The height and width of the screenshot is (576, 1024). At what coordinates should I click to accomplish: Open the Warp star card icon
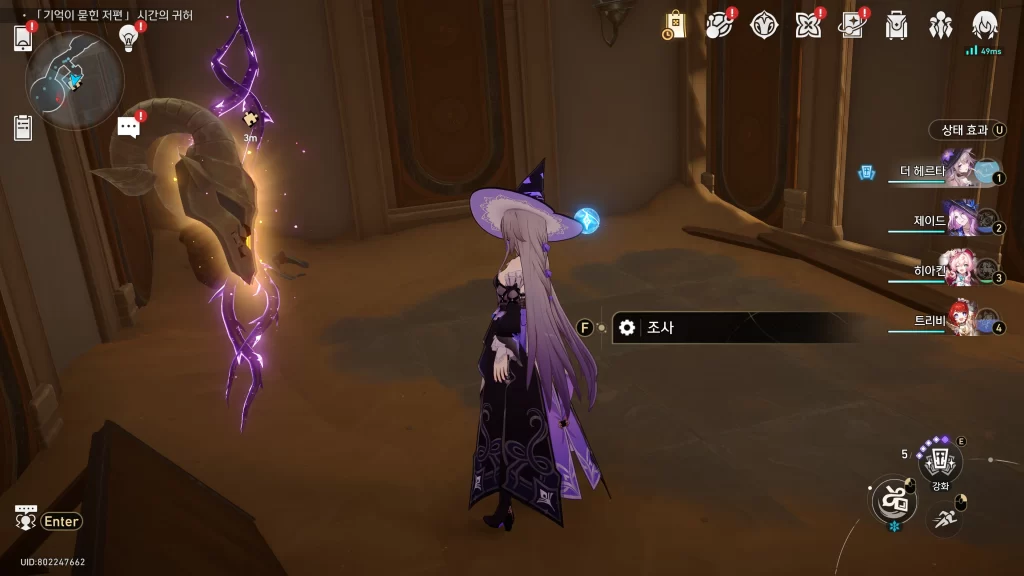point(852,25)
